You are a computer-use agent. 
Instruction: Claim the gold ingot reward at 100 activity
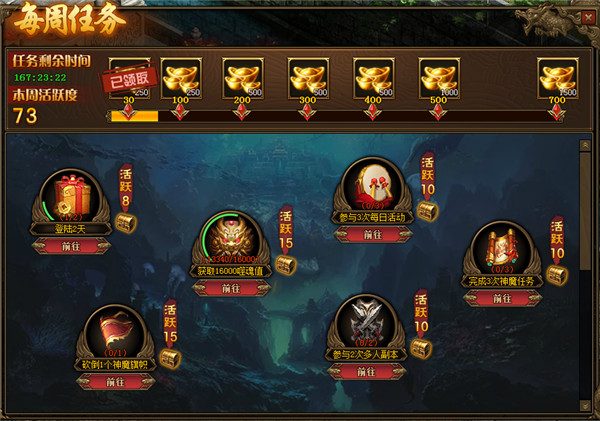click(181, 78)
